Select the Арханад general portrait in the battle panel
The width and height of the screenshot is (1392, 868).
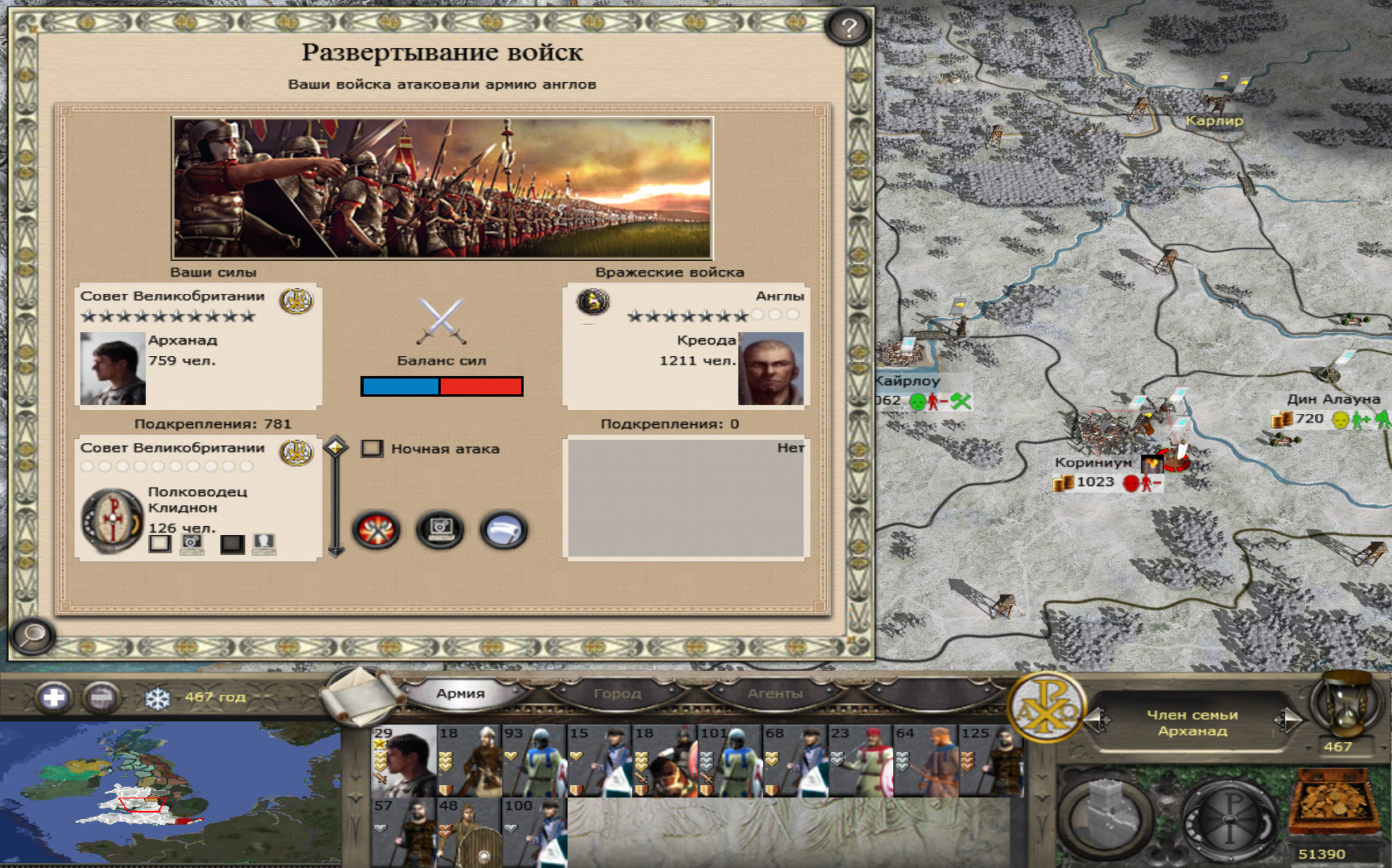(113, 369)
